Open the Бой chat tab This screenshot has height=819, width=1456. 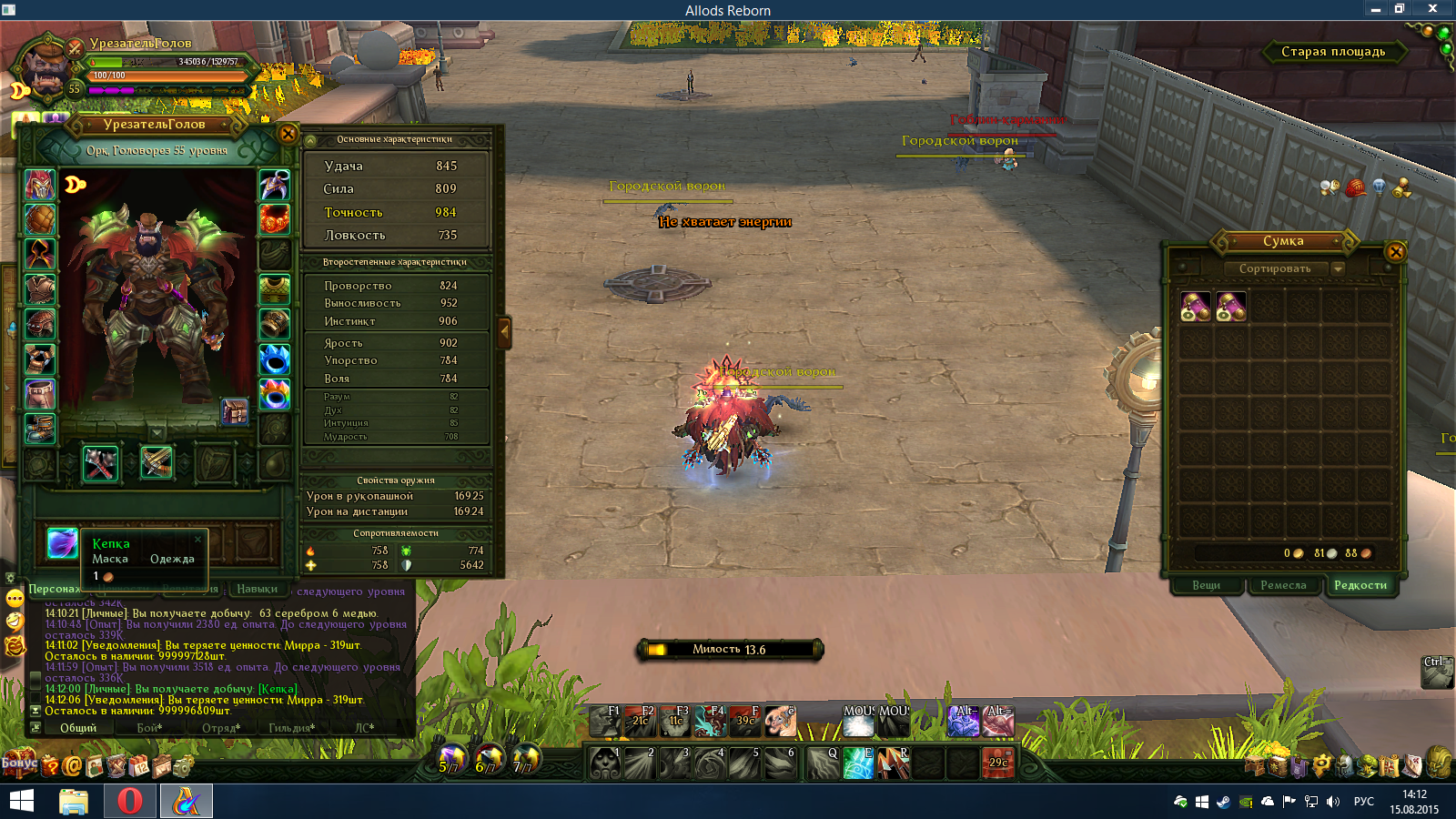coord(149,728)
